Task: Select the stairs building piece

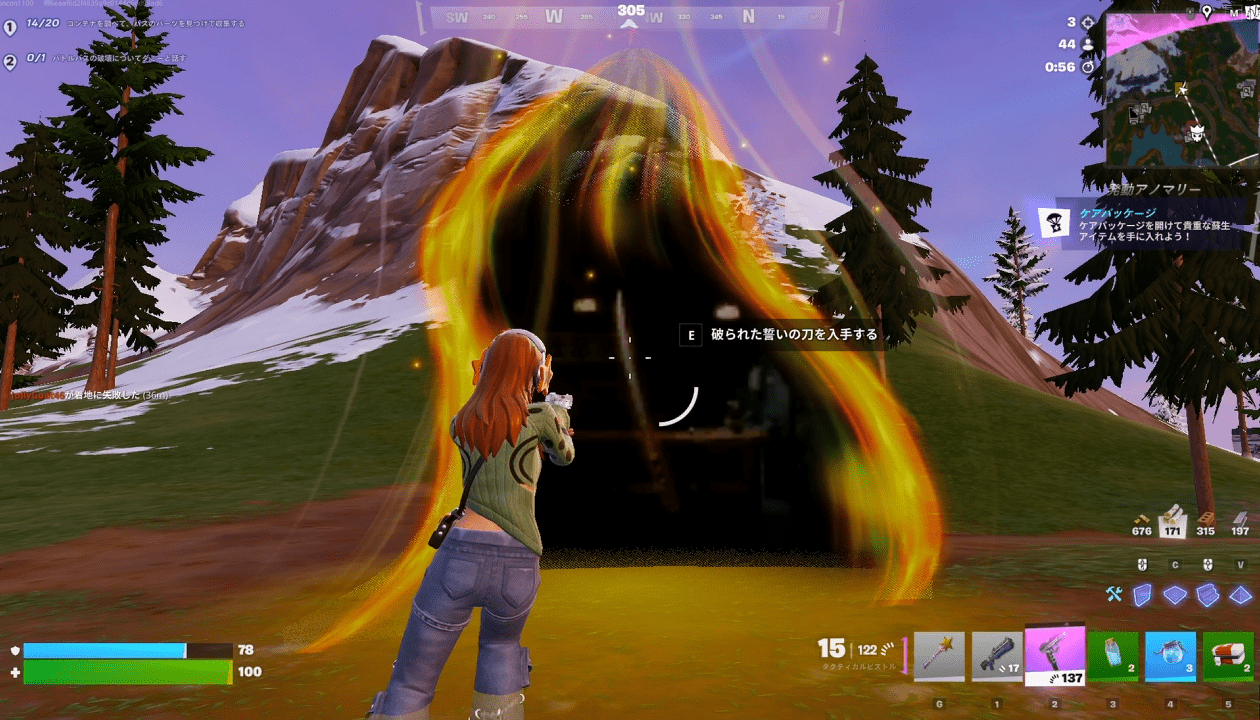Action: (x=1207, y=595)
